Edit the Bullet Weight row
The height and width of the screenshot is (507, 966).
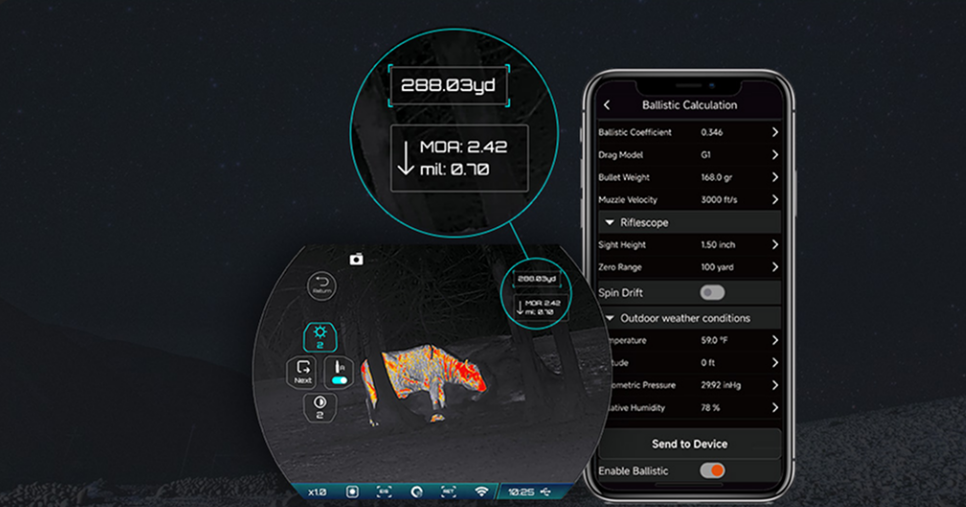pos(688,177)
